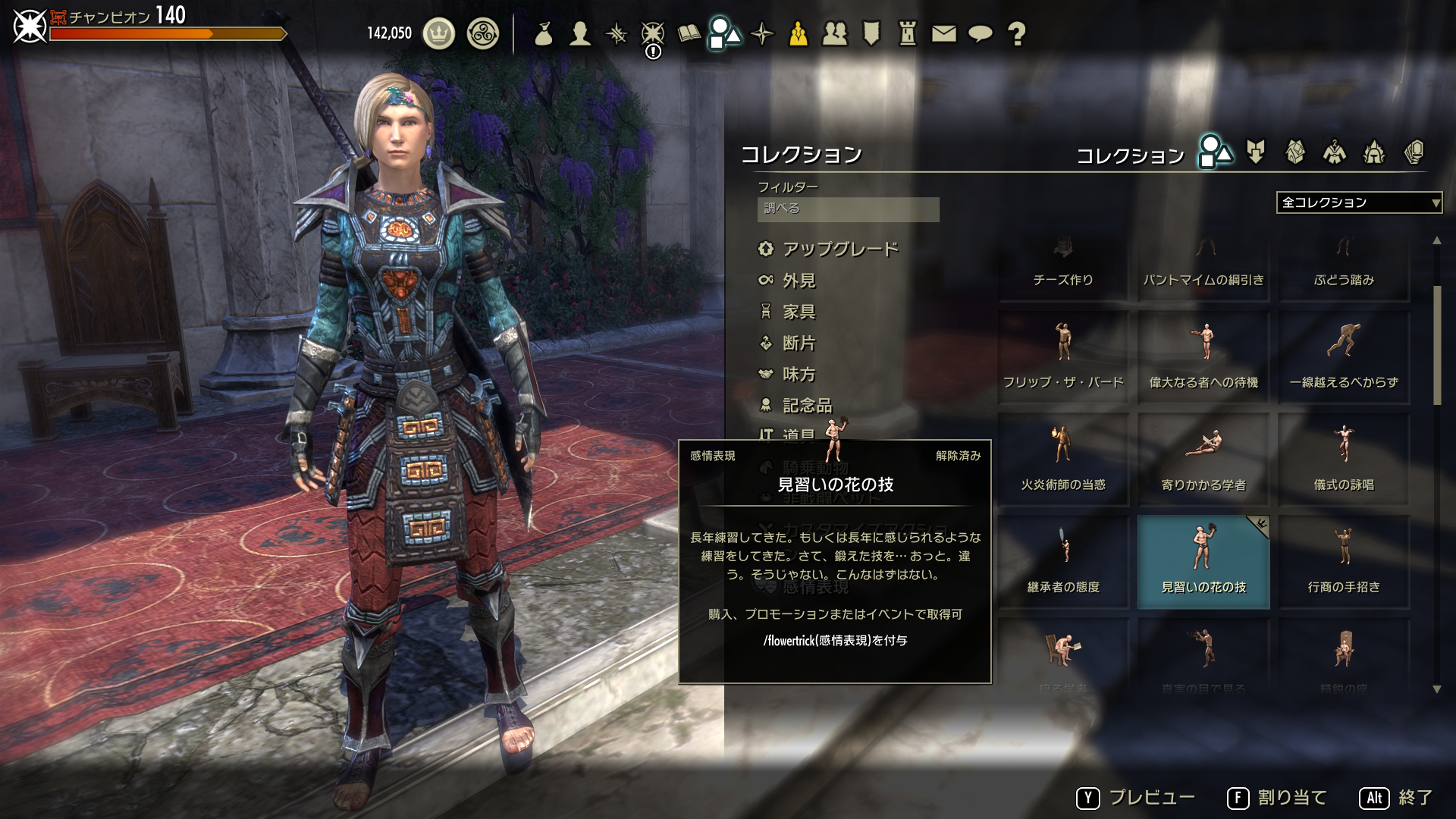Click the フィルター search field
Viewport: 1456px width, 819px height.
coord(848,209)
